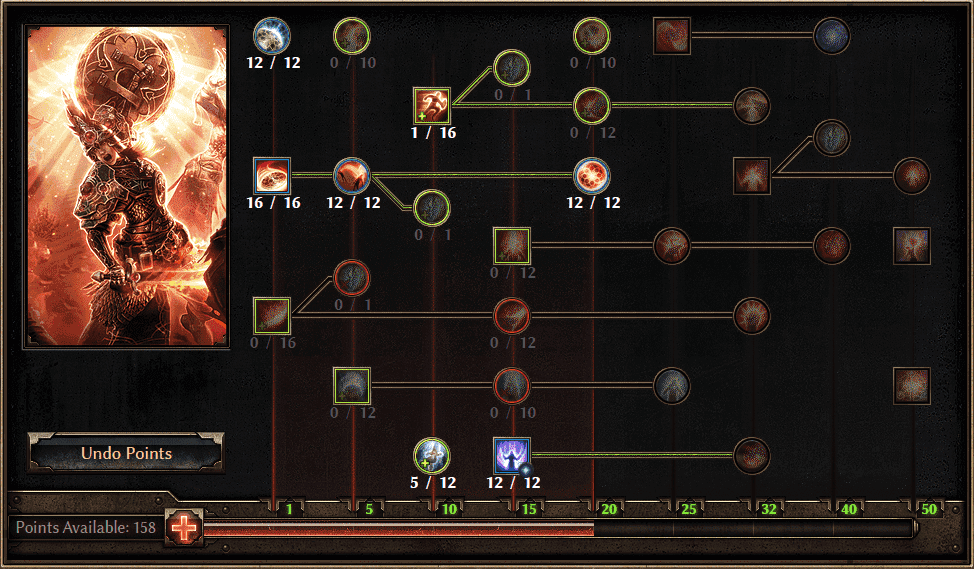Choose the blue lightning orb skill at 12 / 12

pos(272,35)
